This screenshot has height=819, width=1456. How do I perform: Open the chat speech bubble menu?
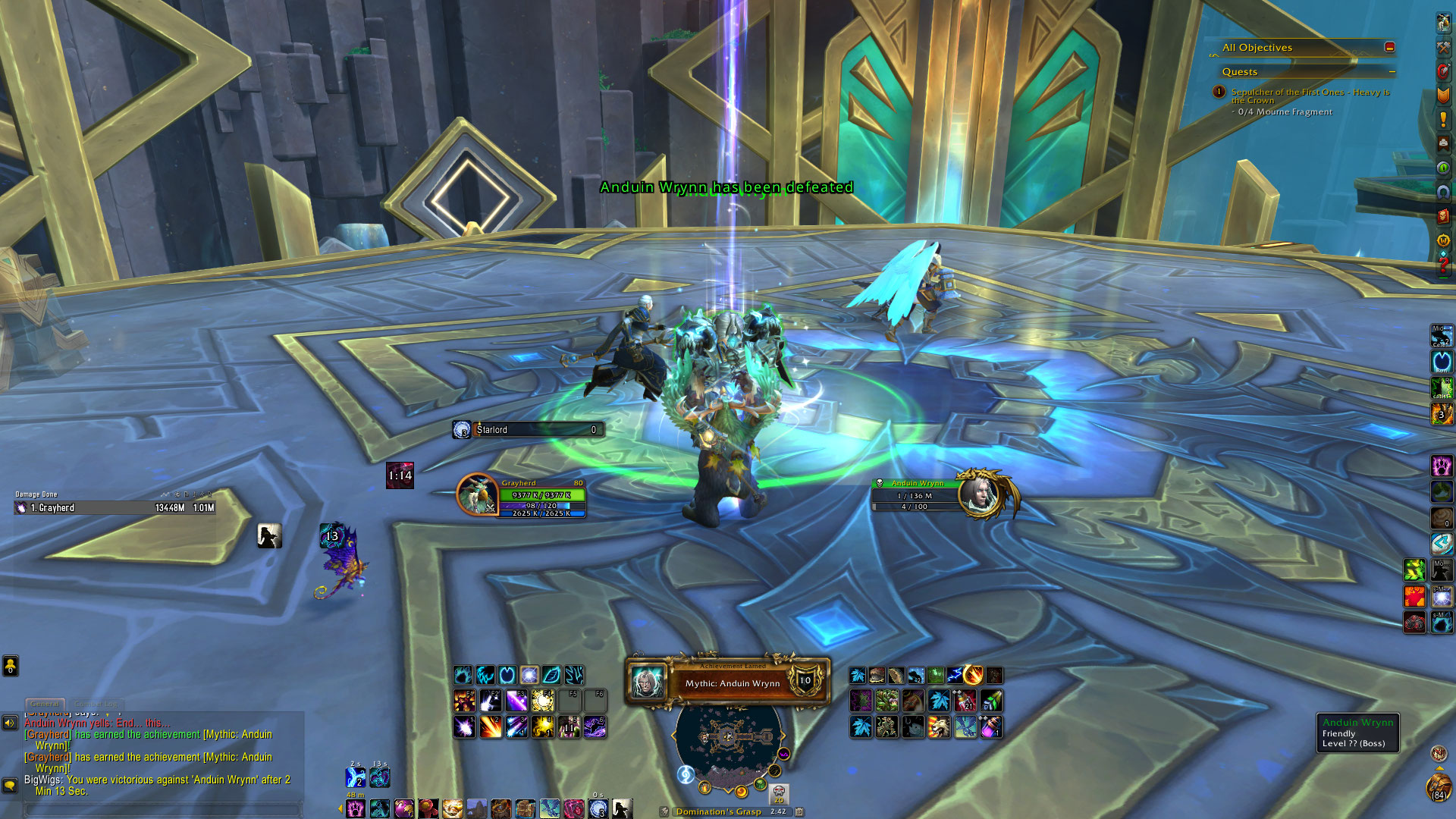(10, 785)
